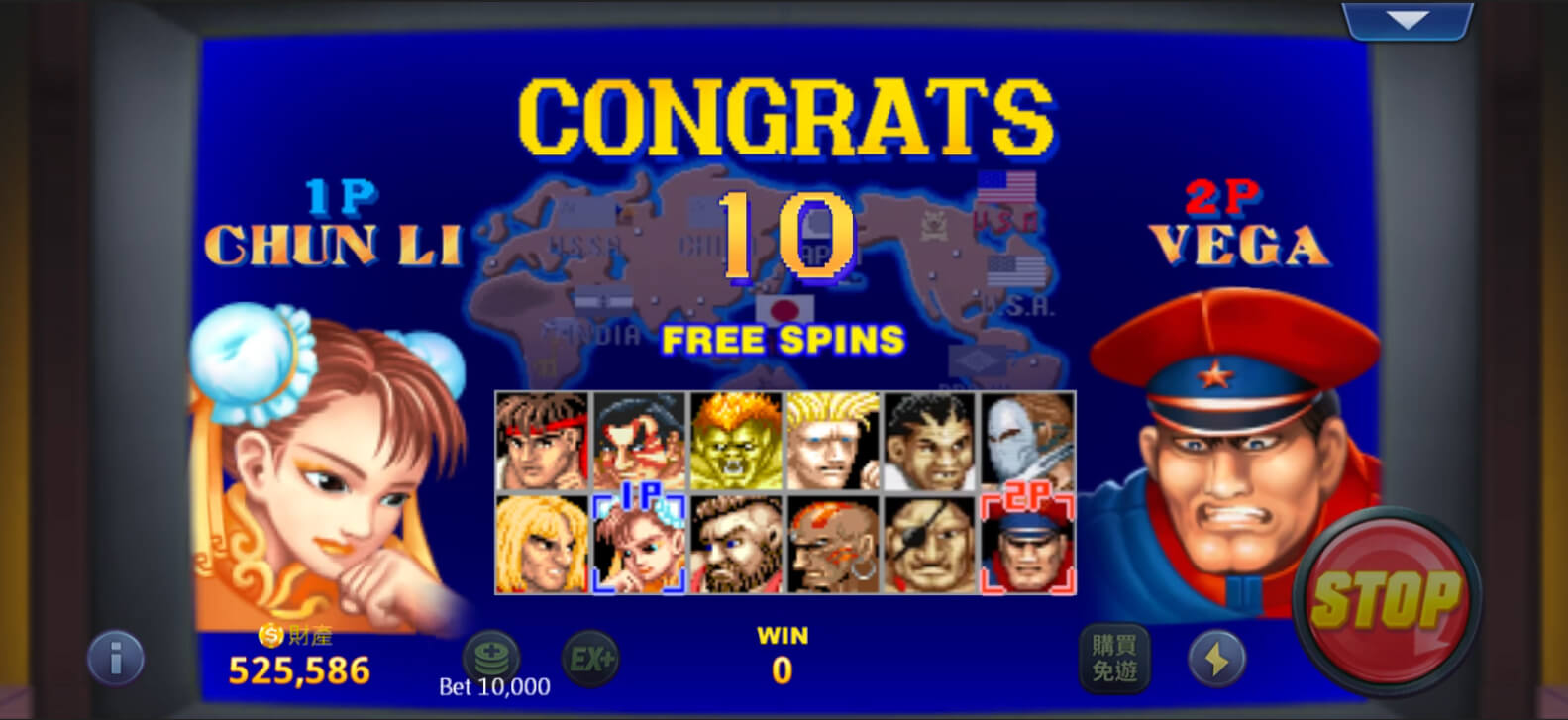The height and width of the screenshot is (720, 1568).
Task: Expand the top dropdown arrow tab
Action: point(1407,21)
